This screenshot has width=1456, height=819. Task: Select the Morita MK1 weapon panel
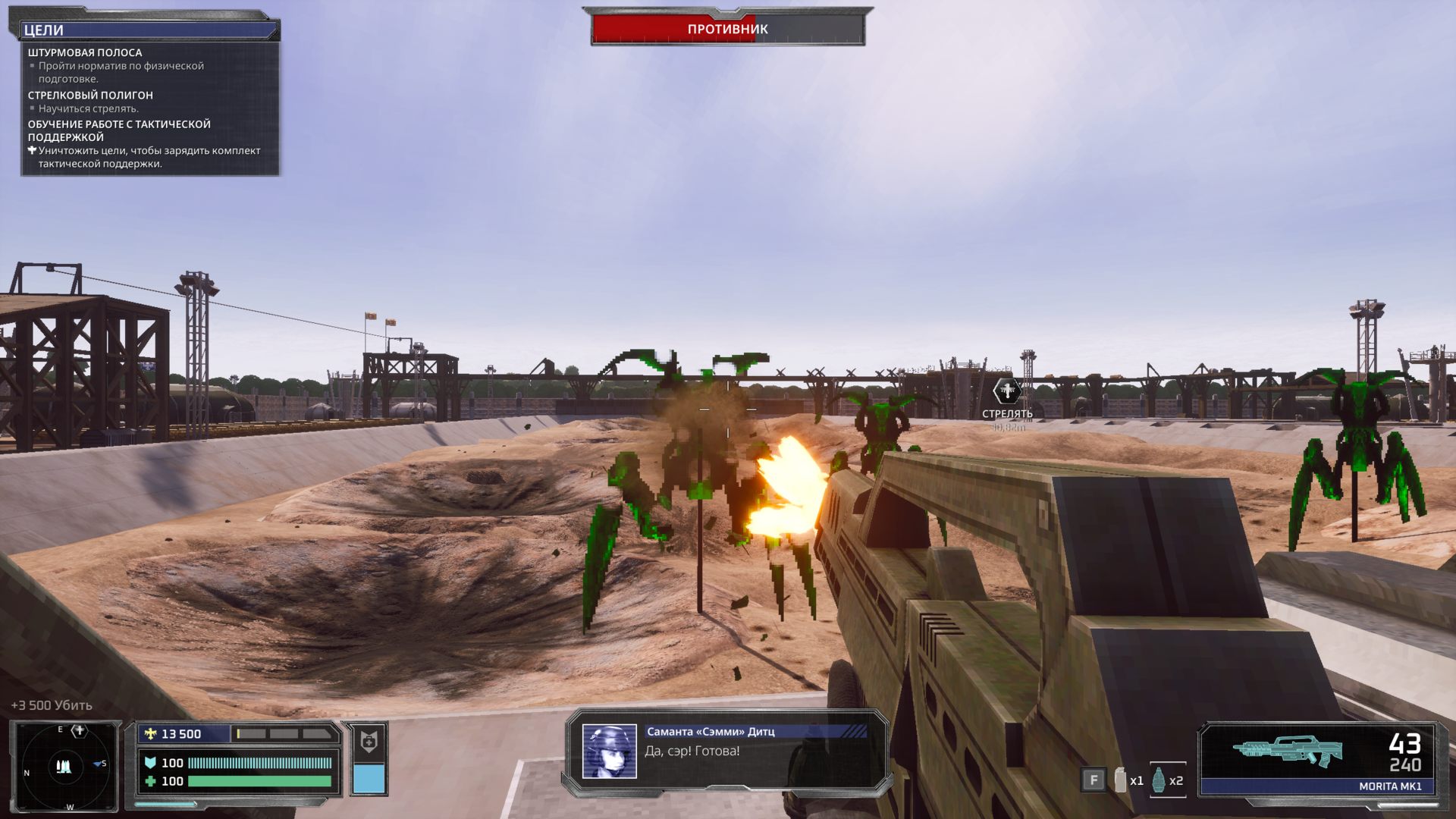pyautogui.click(x=1318, y=758)
